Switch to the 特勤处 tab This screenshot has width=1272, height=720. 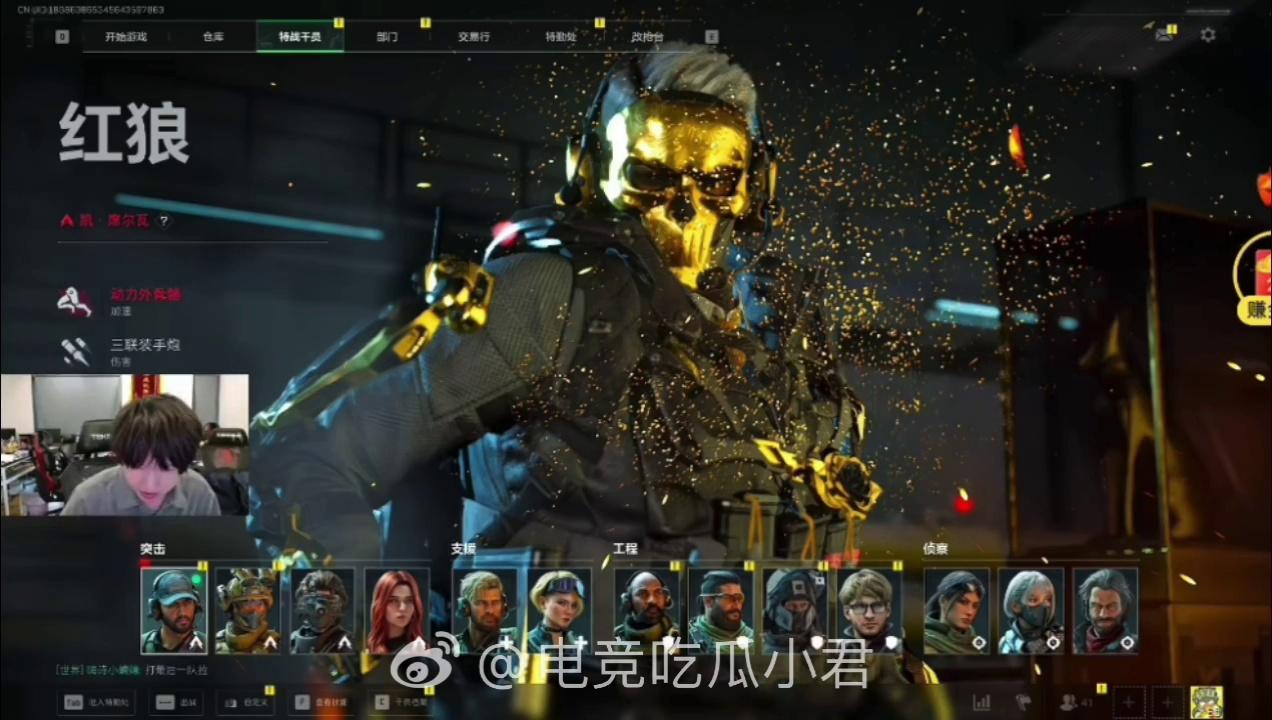[x=561, y=37]
